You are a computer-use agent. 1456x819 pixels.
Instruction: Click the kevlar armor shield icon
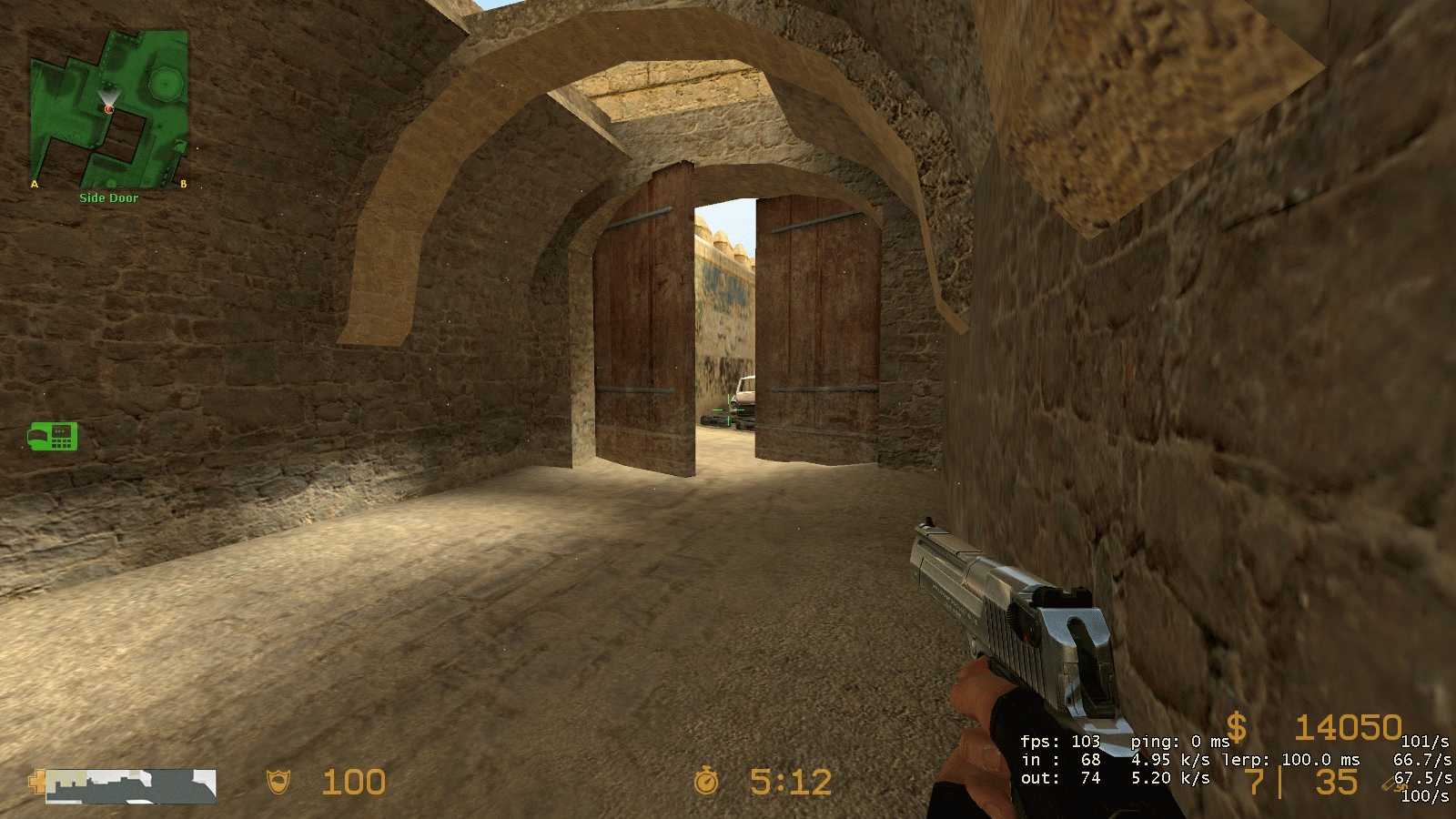[278, 782]
